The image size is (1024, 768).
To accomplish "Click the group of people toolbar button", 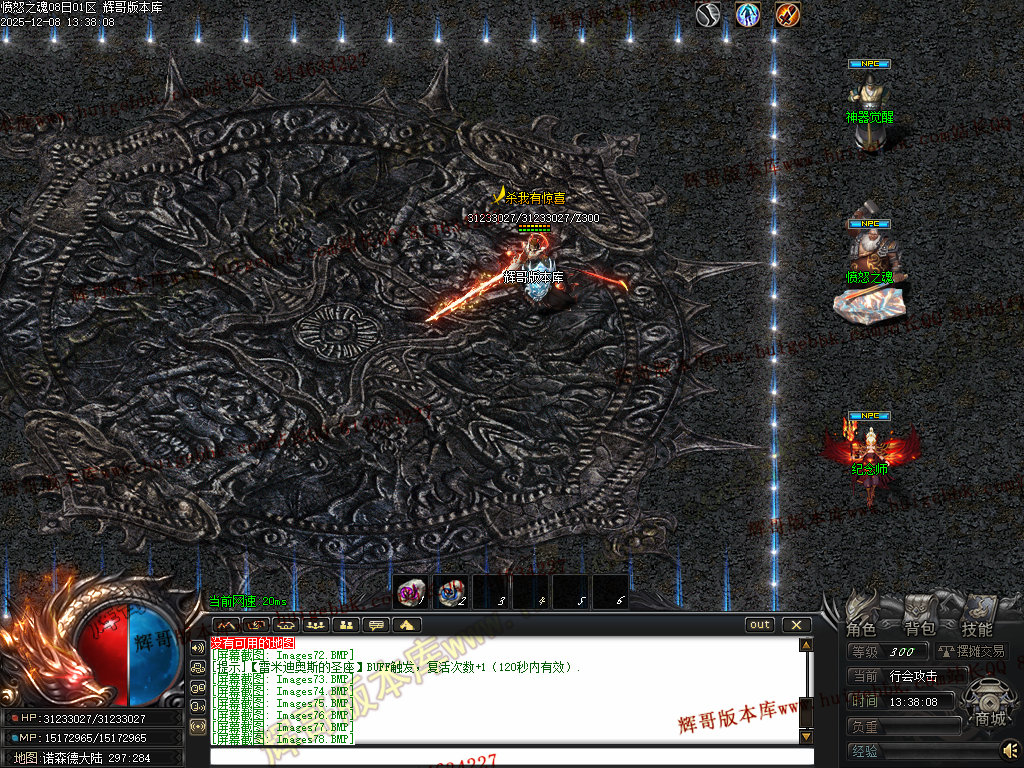I will click(317, 625).
